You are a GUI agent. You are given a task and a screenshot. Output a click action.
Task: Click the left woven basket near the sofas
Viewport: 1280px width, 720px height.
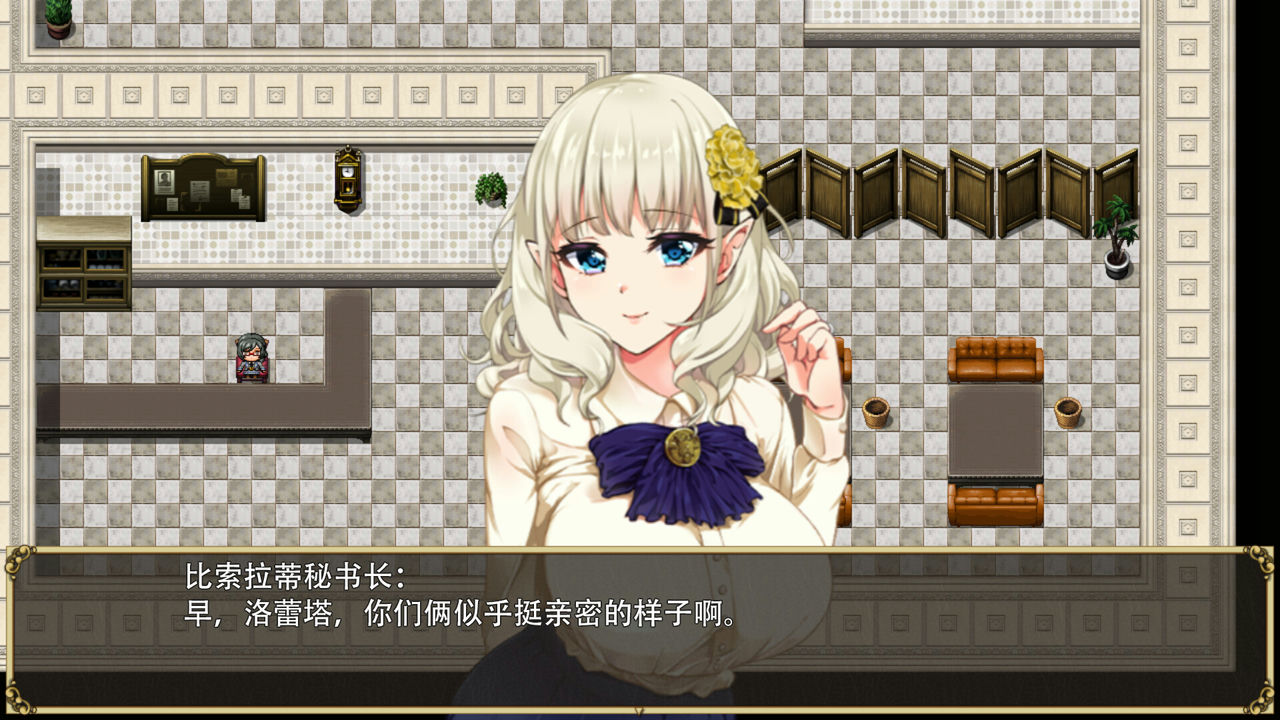point(878,410)
